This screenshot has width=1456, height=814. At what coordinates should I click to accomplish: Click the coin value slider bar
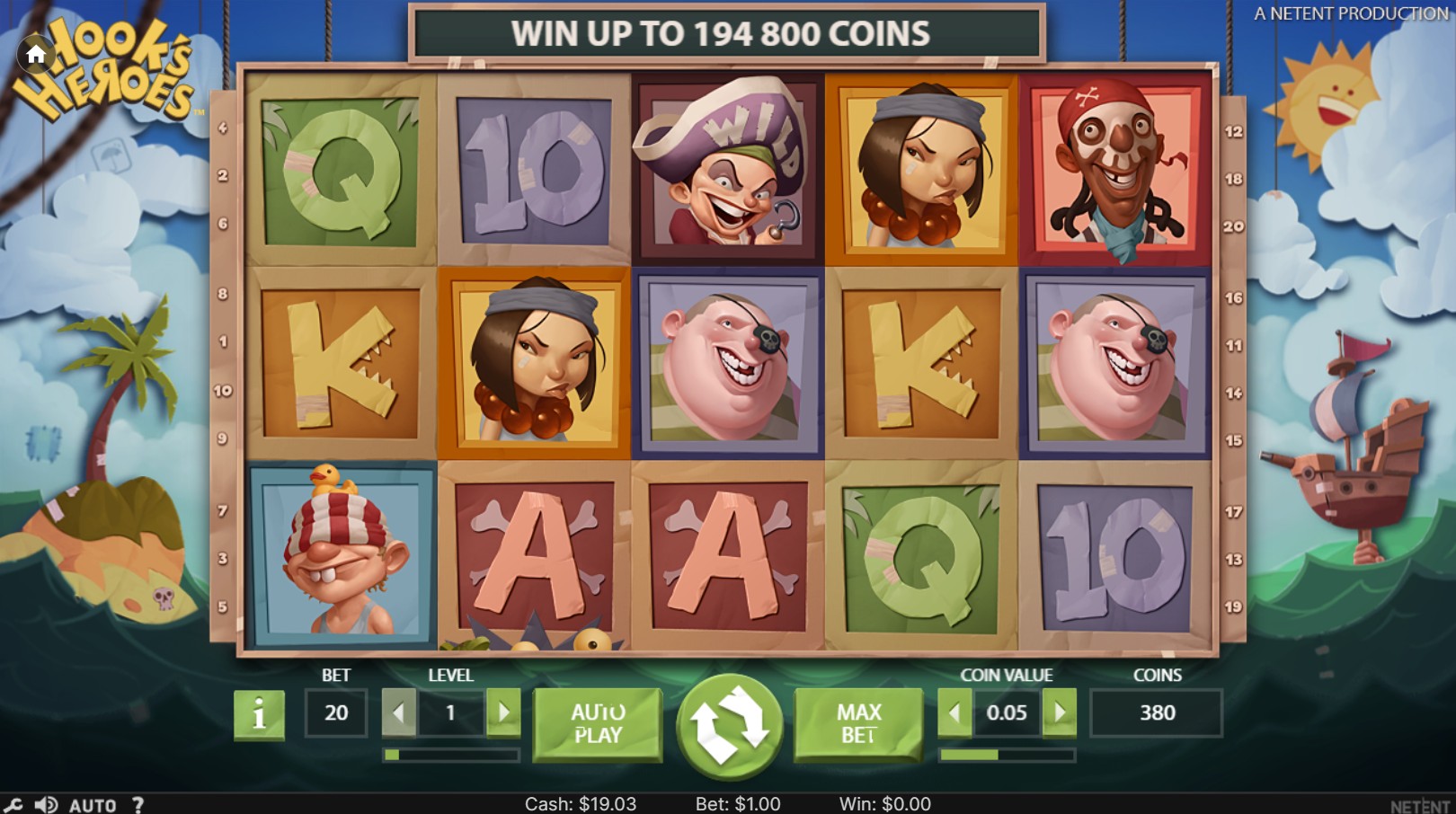[x=1007, y=755]
